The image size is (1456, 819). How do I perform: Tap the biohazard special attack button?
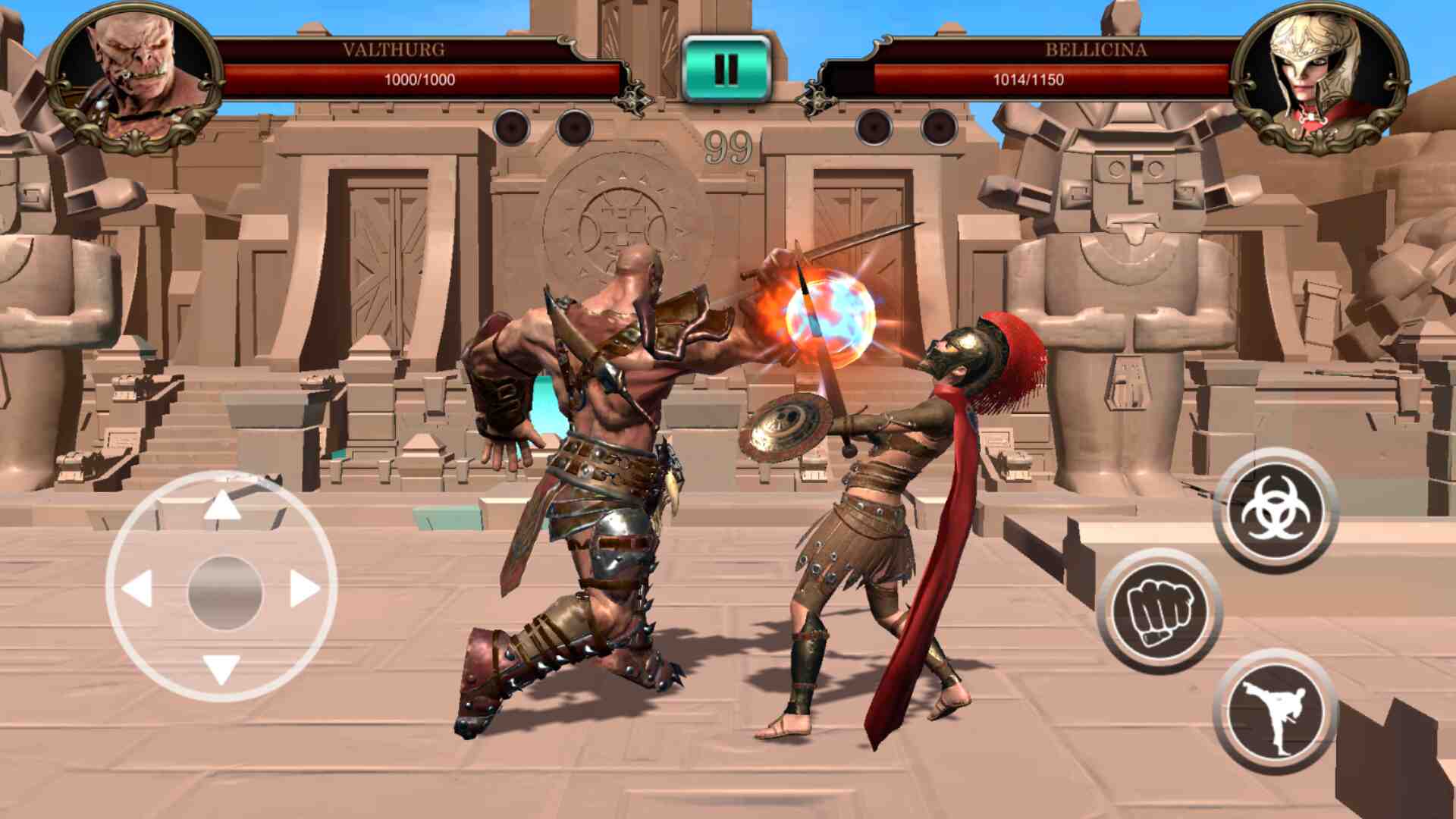1276,510
